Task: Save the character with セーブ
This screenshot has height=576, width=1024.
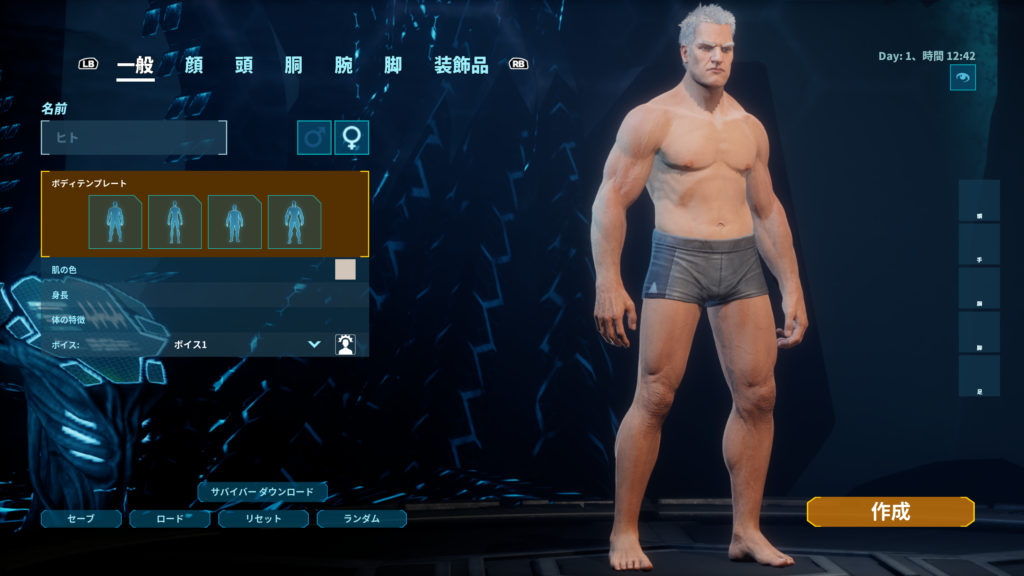Action: [81, 519]
